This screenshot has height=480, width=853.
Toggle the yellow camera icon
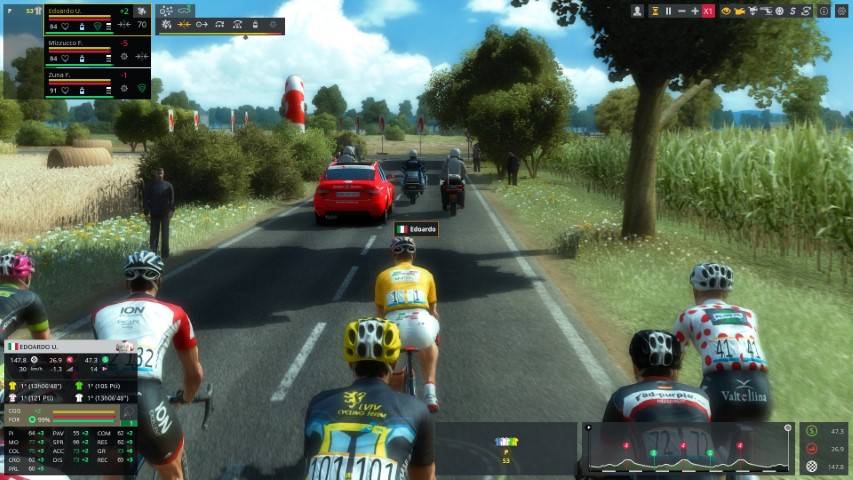coord(740,10)
